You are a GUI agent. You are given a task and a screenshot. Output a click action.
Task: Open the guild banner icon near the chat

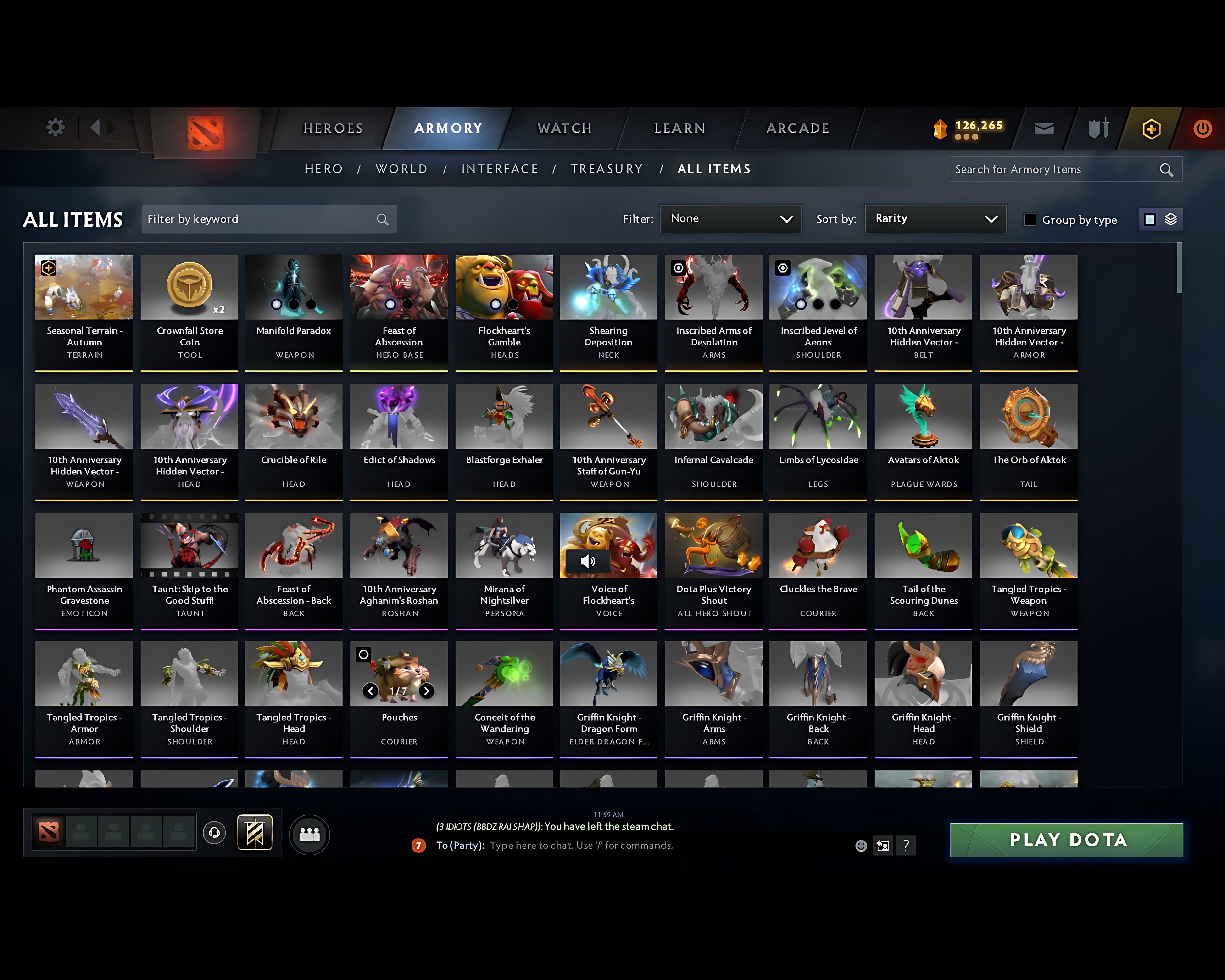pos(255,833)
